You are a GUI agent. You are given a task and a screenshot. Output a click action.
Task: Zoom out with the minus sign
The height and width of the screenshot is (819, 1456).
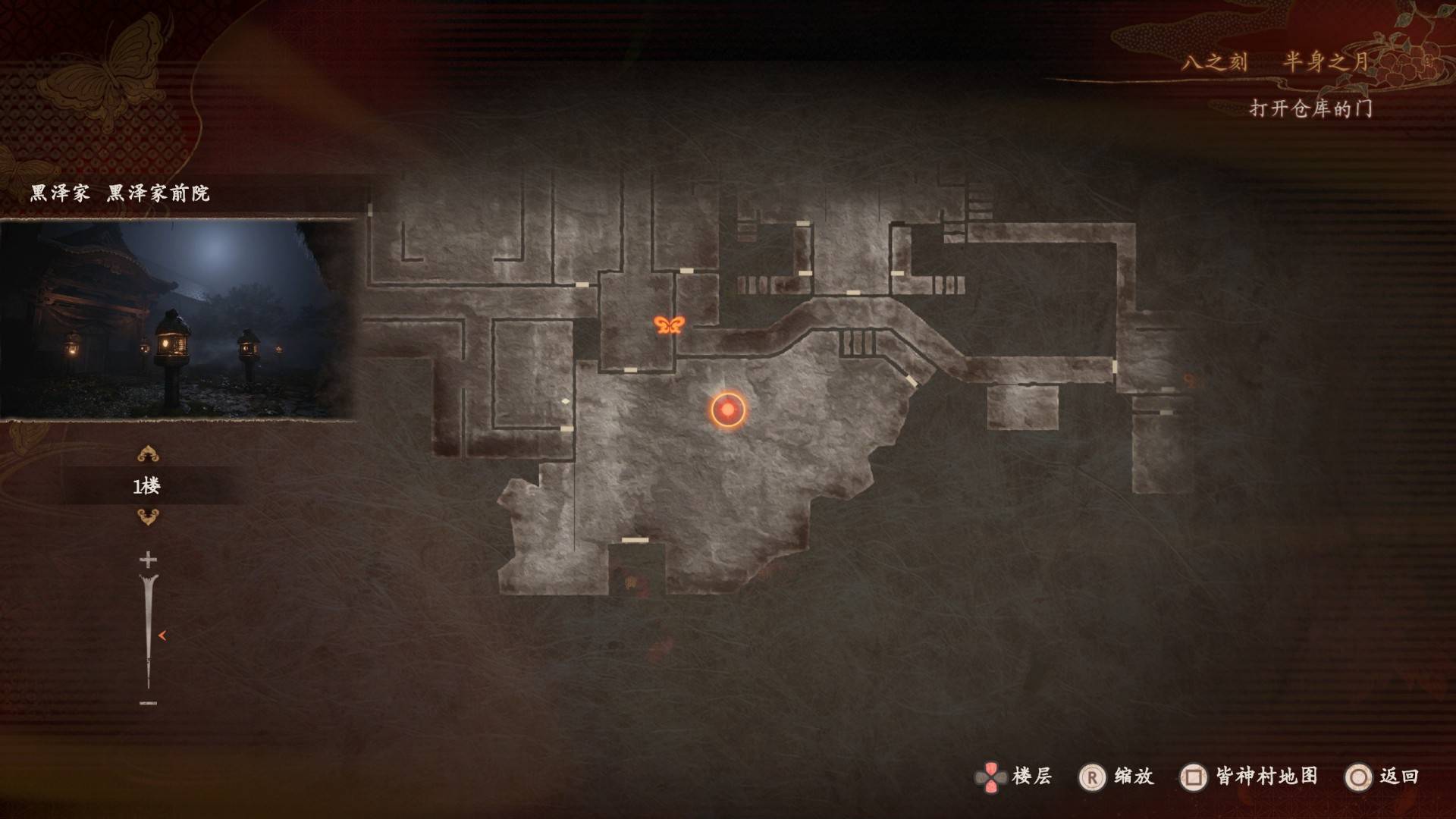(x=148, y=703)
